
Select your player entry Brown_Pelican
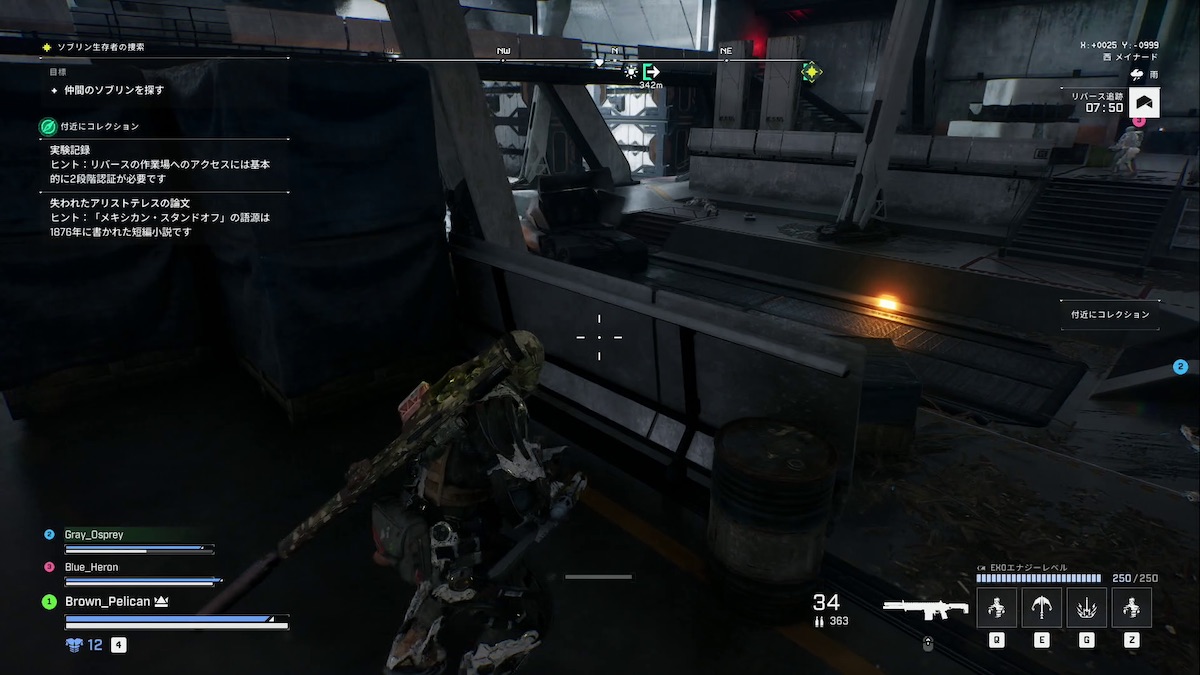coord(108,601)
